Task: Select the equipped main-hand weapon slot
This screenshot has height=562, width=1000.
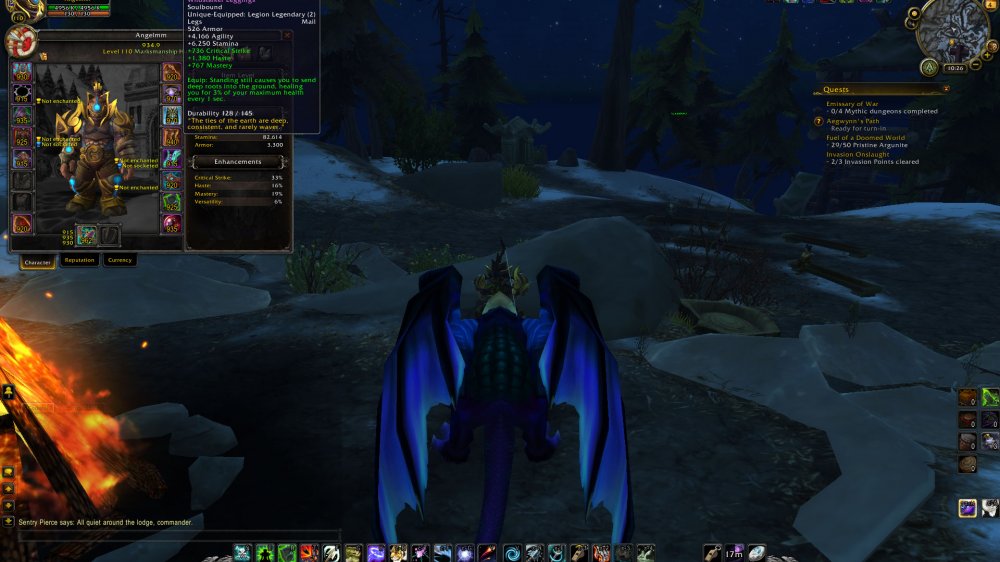Action: (x=87, y=236)
